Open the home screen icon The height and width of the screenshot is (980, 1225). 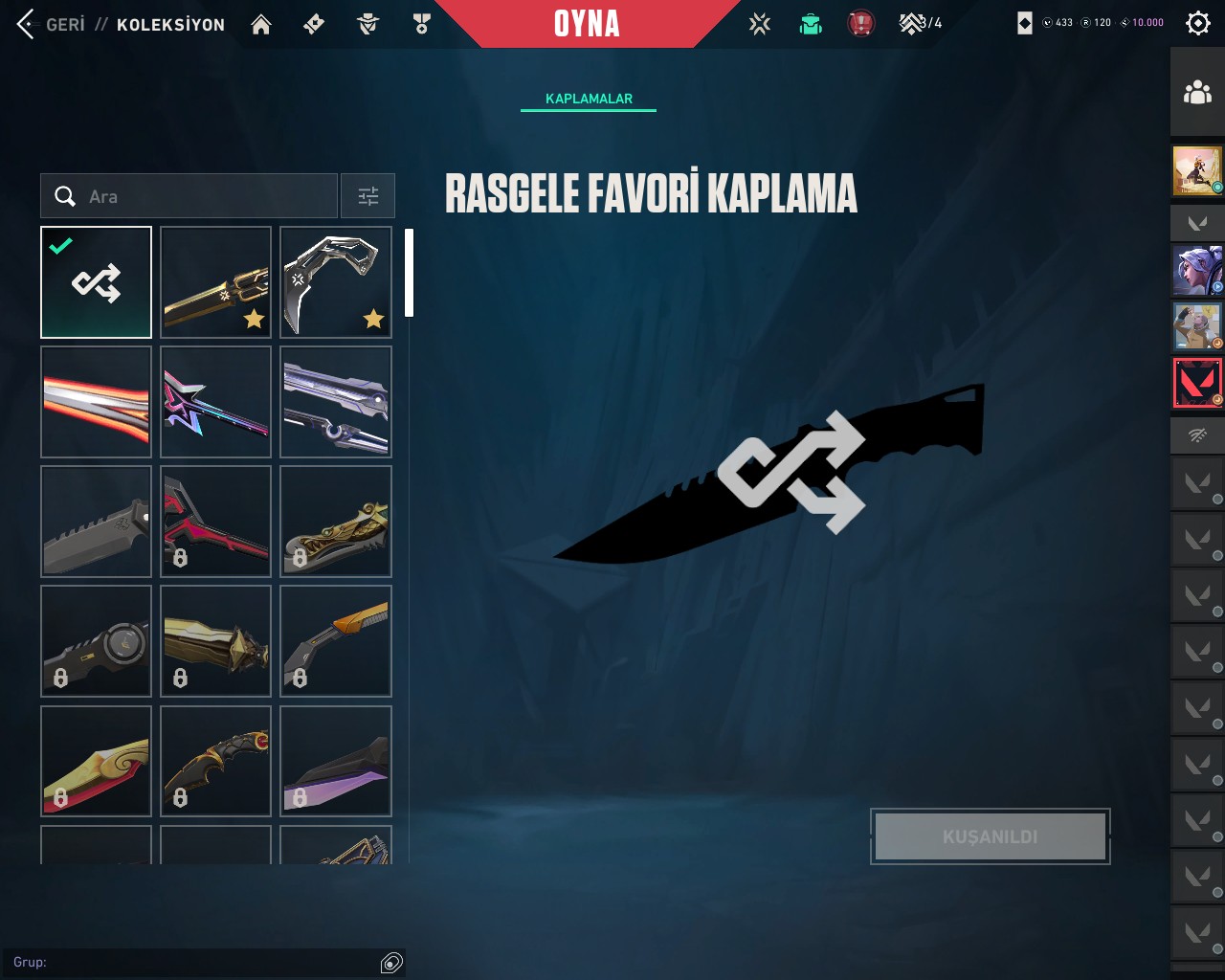pyautogui.click(x=261, y=24)
